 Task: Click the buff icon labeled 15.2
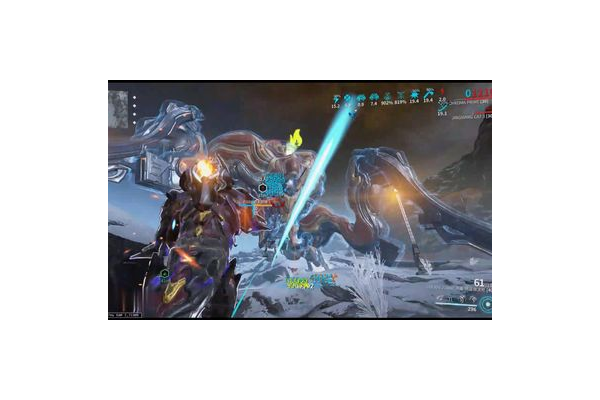click(x=336, y=98)
